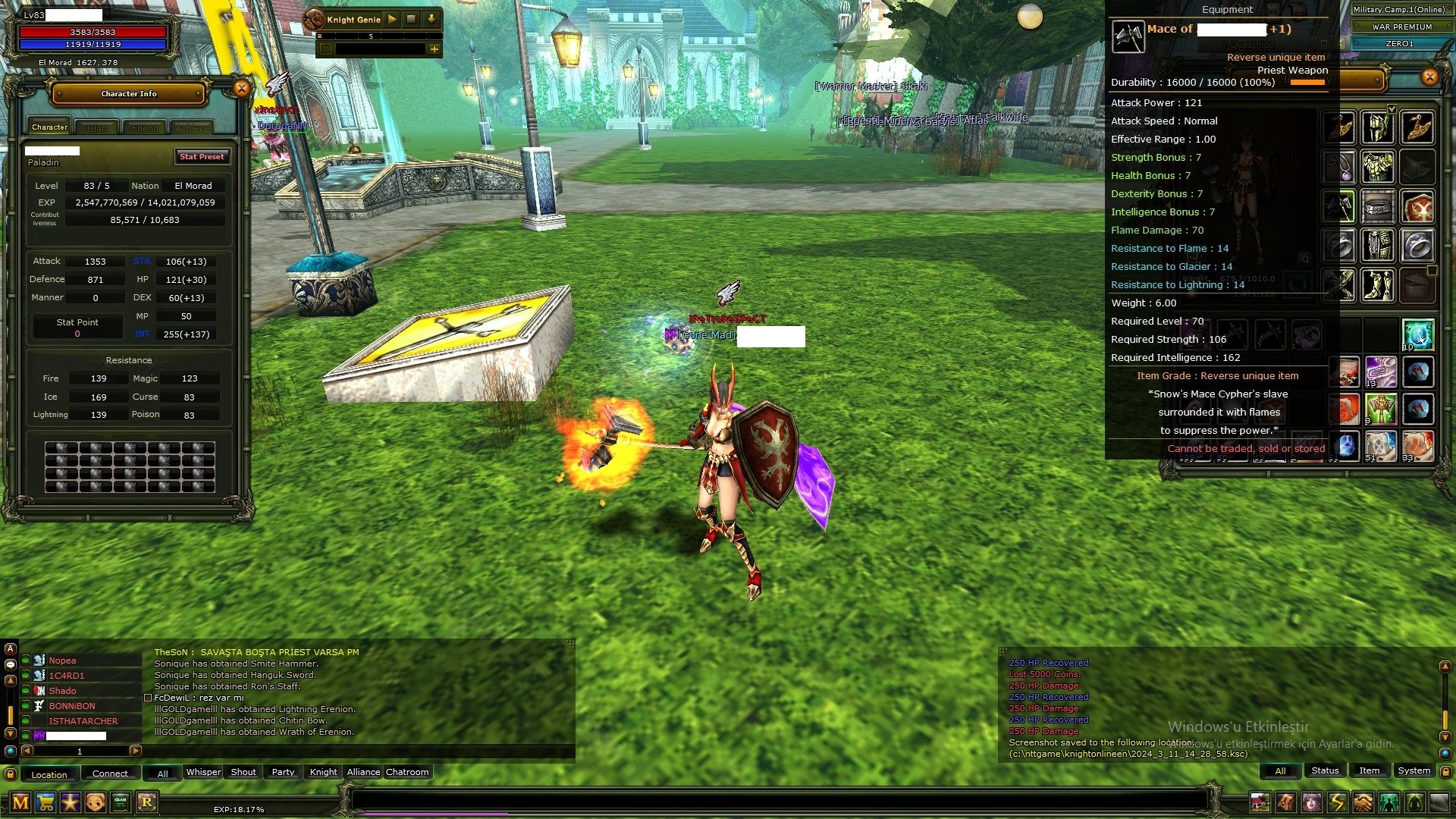Open the inventory bag icon at bottom right
1456x819 pixels.
pyautogui.click(x=1287, y=802)
